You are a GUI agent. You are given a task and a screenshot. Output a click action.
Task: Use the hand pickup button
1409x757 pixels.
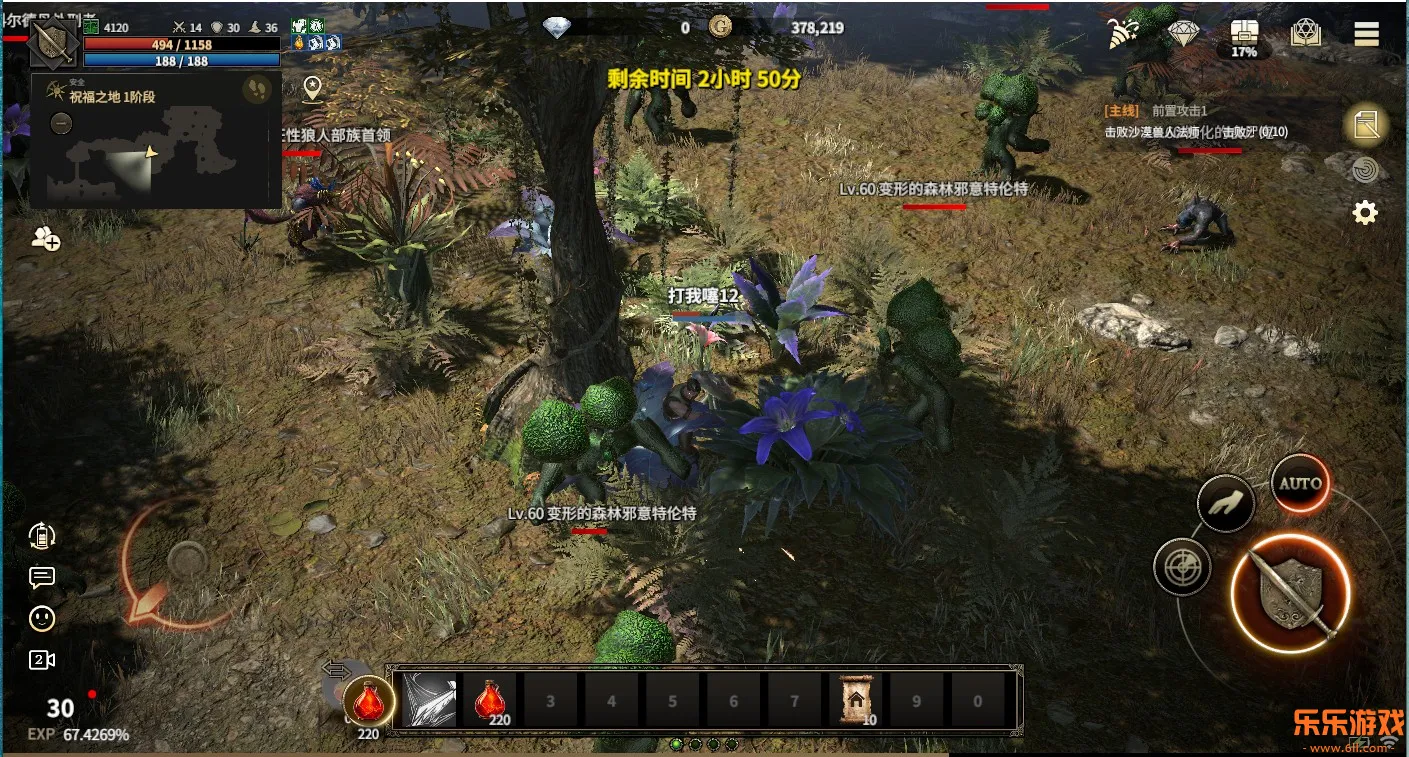(x=1226, y=503)
